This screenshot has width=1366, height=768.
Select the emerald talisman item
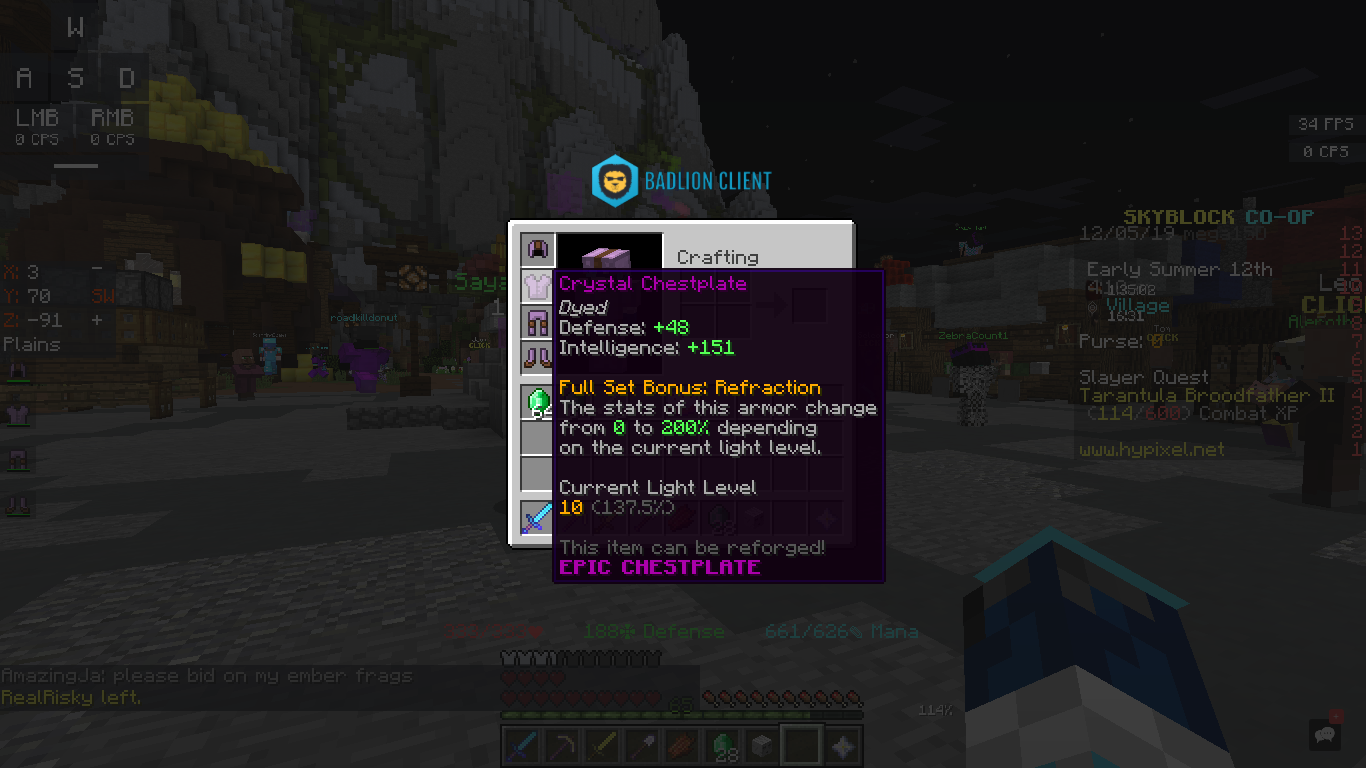click(x=537, y=400)
